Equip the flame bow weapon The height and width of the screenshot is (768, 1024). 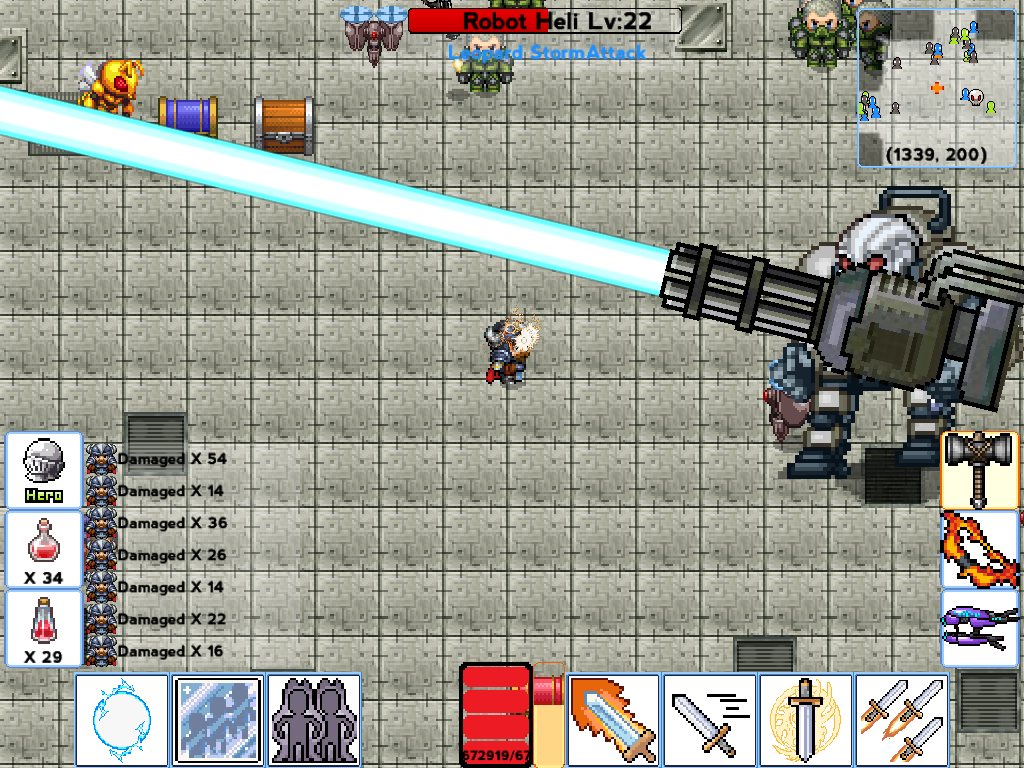click(980, 549)
